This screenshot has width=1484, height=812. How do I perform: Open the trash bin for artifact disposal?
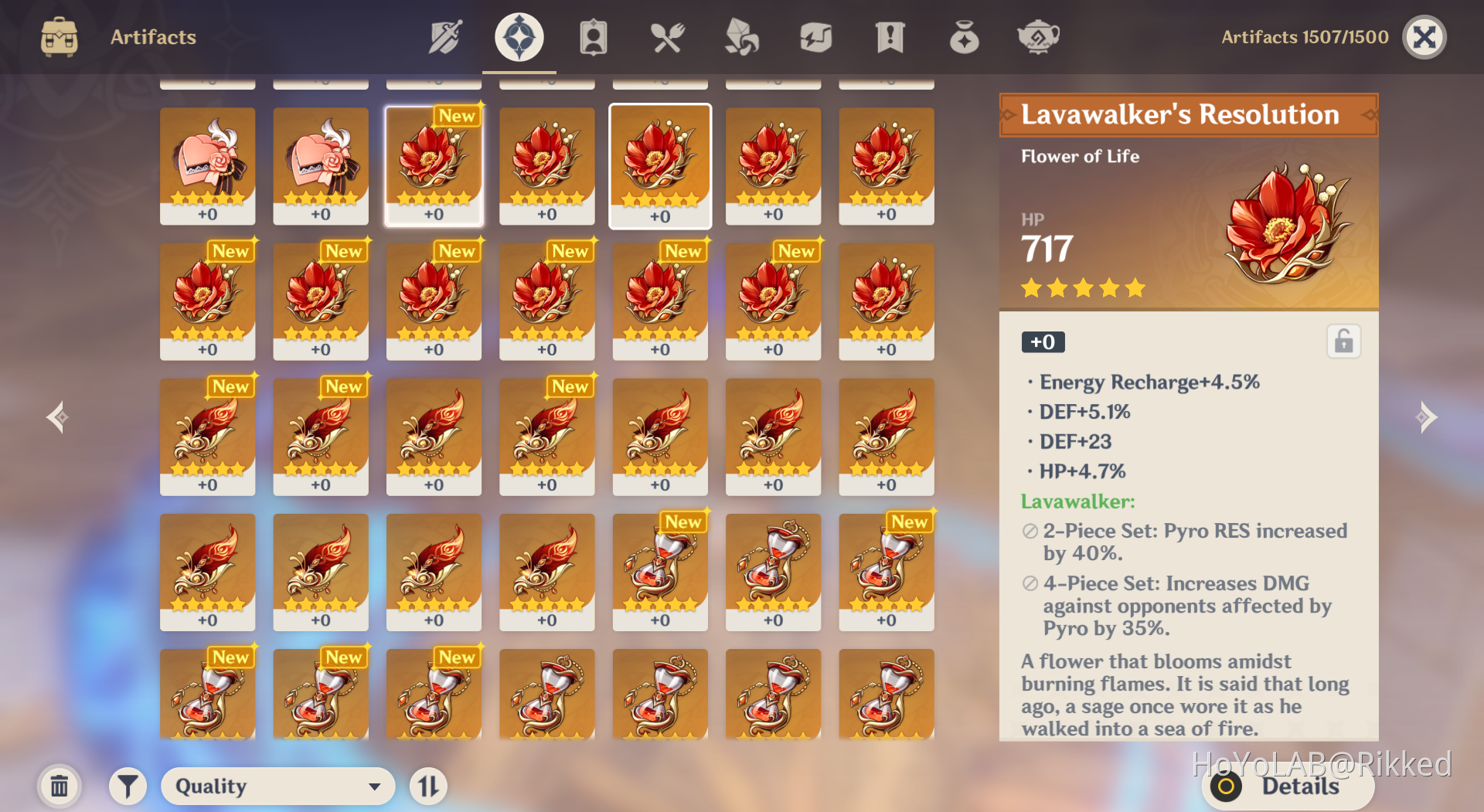pyautogui.click(x=60, y=786)
